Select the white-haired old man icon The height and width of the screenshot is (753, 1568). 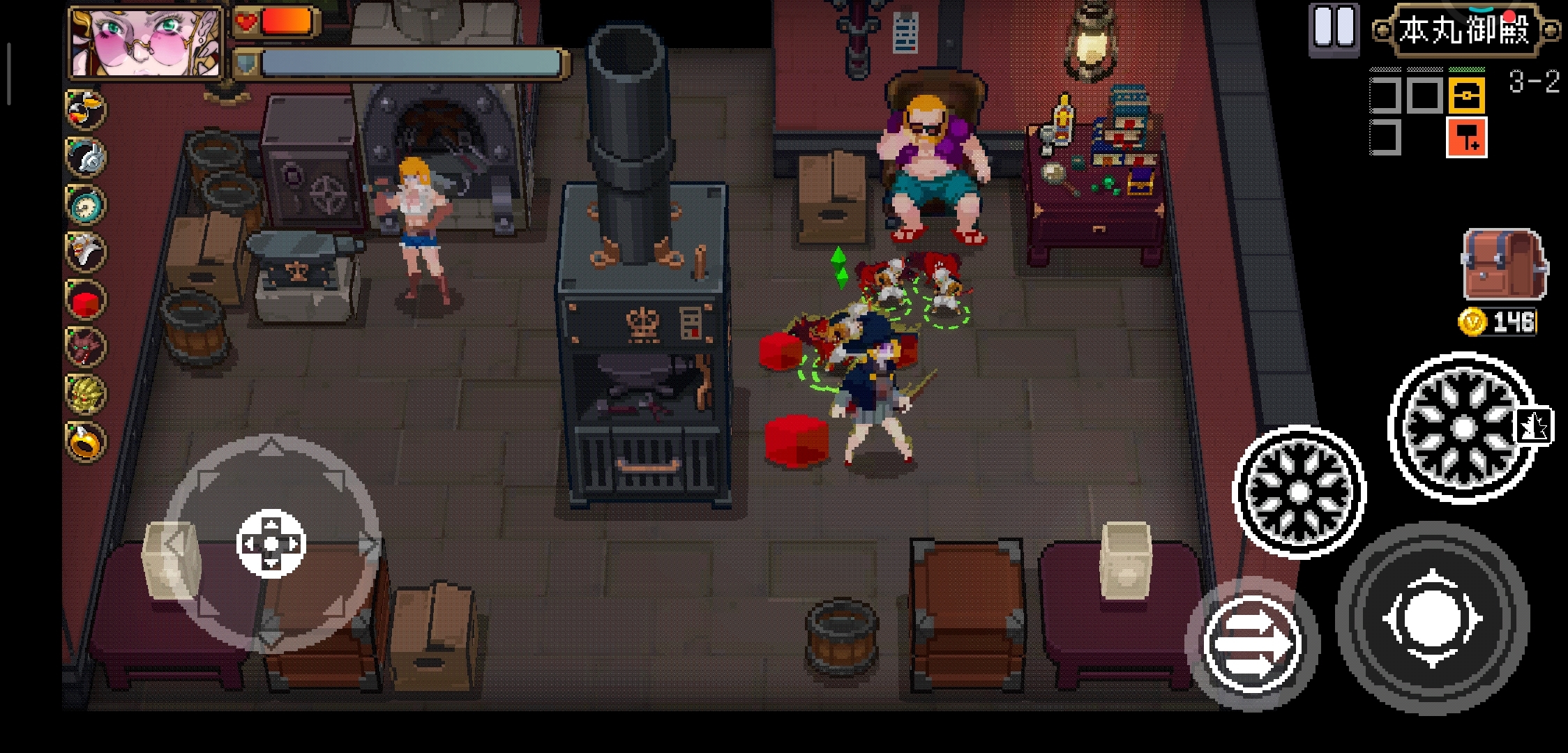85,251
